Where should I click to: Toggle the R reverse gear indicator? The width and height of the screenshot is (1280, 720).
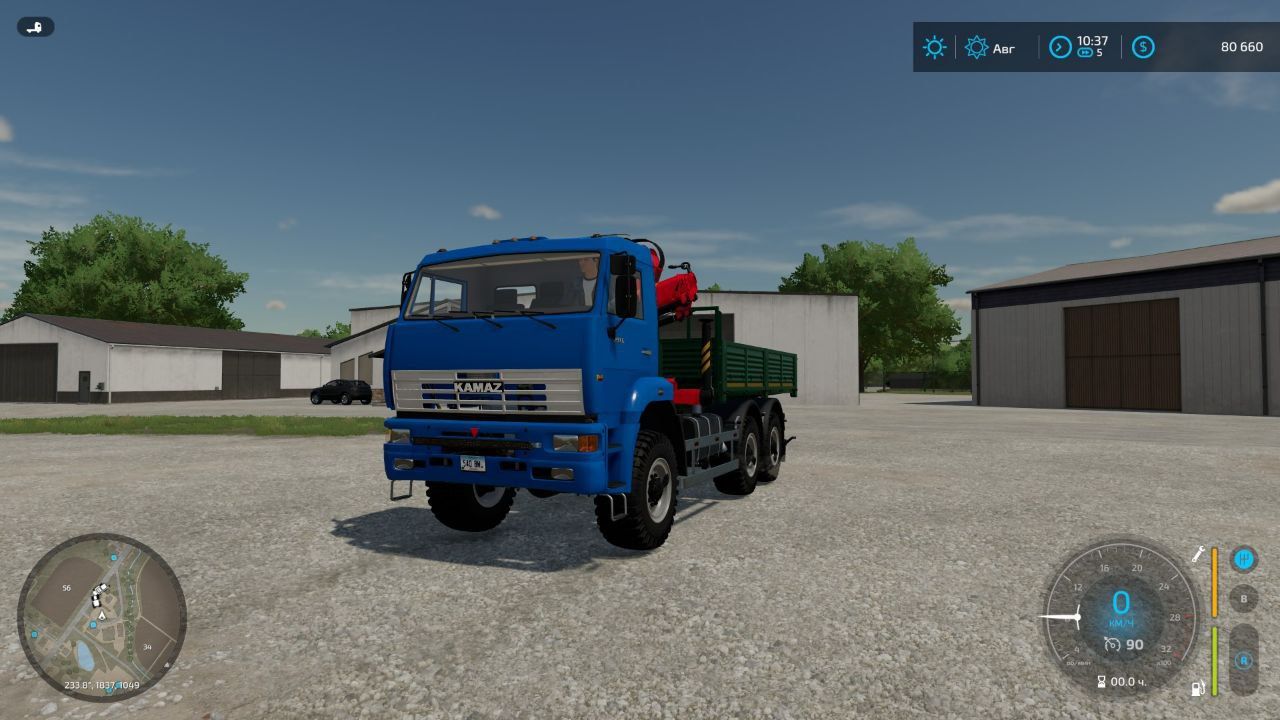(x=1245, y=661)
